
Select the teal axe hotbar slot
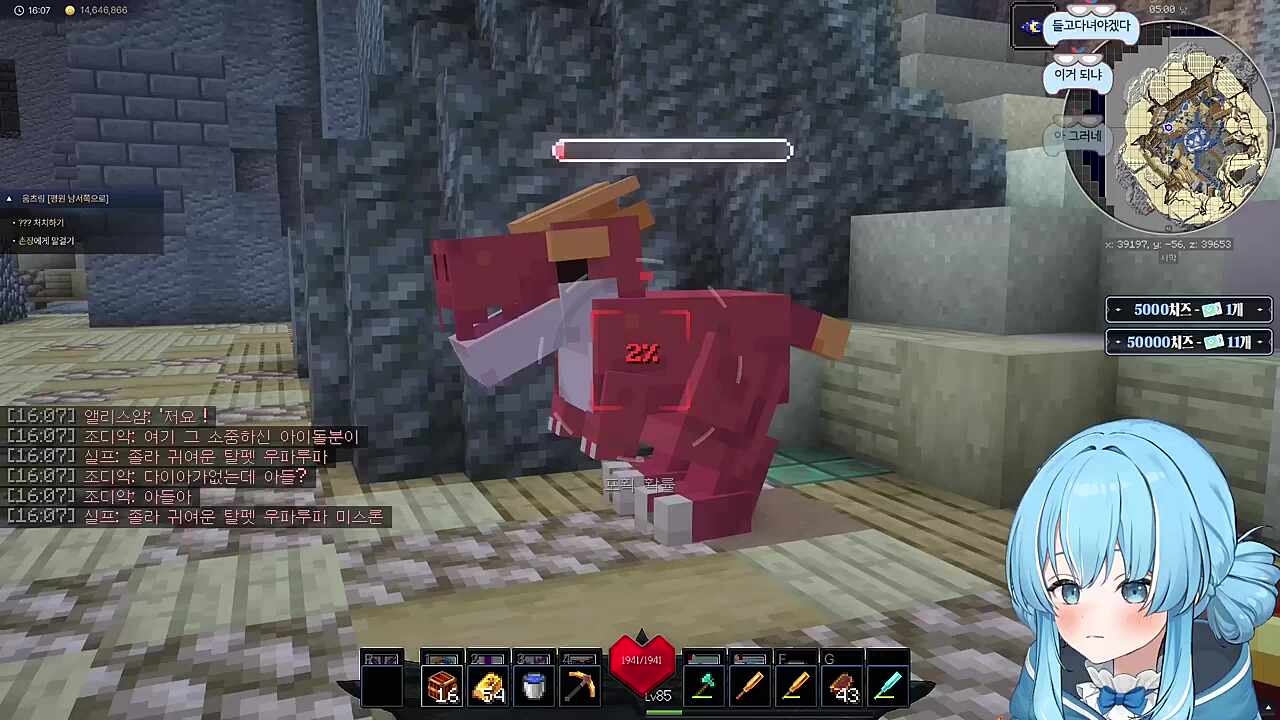704,687
